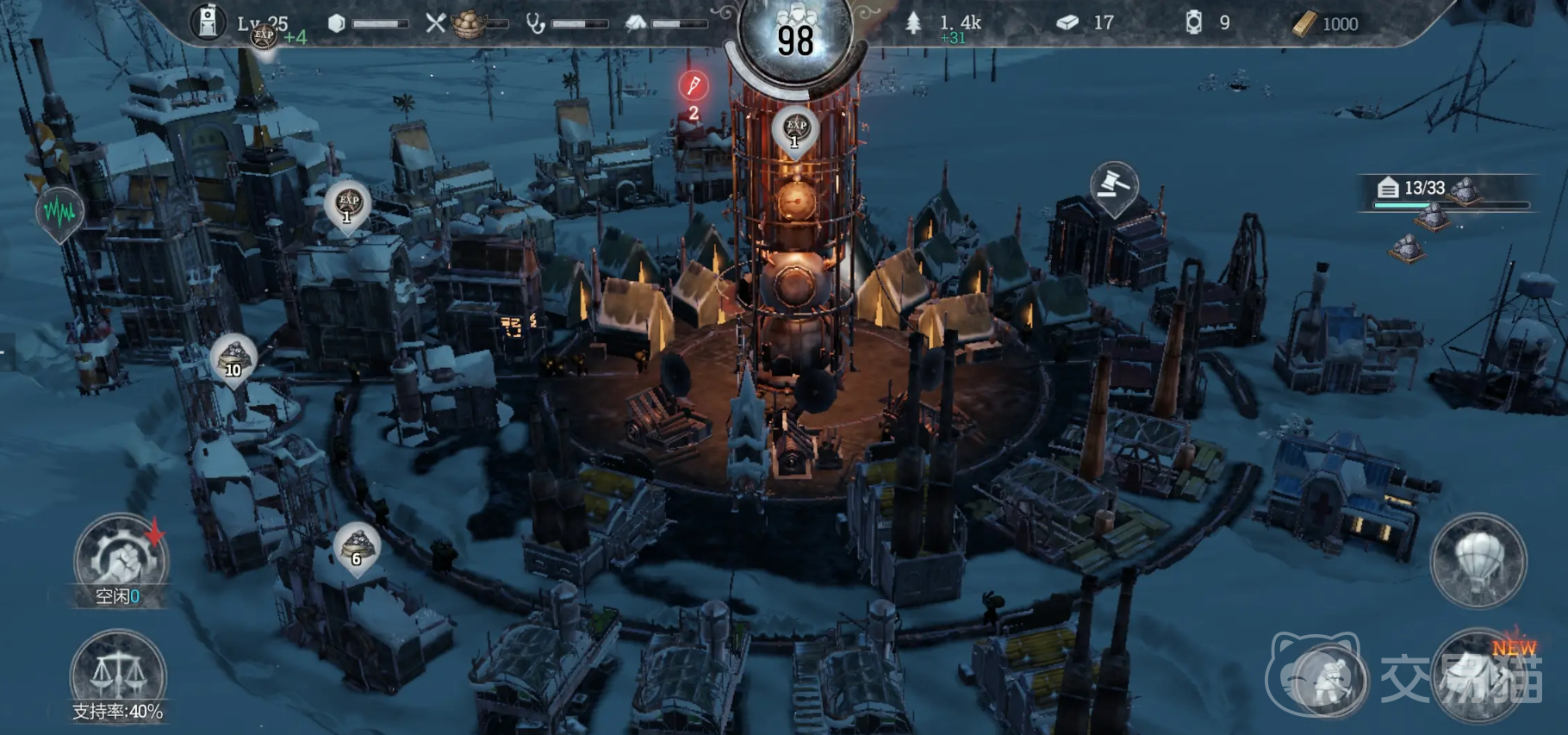Tap the gold bar currency showing 1000
Image resolution: width=1568 pixels, height=735 pixels.
click(1326, 24)
